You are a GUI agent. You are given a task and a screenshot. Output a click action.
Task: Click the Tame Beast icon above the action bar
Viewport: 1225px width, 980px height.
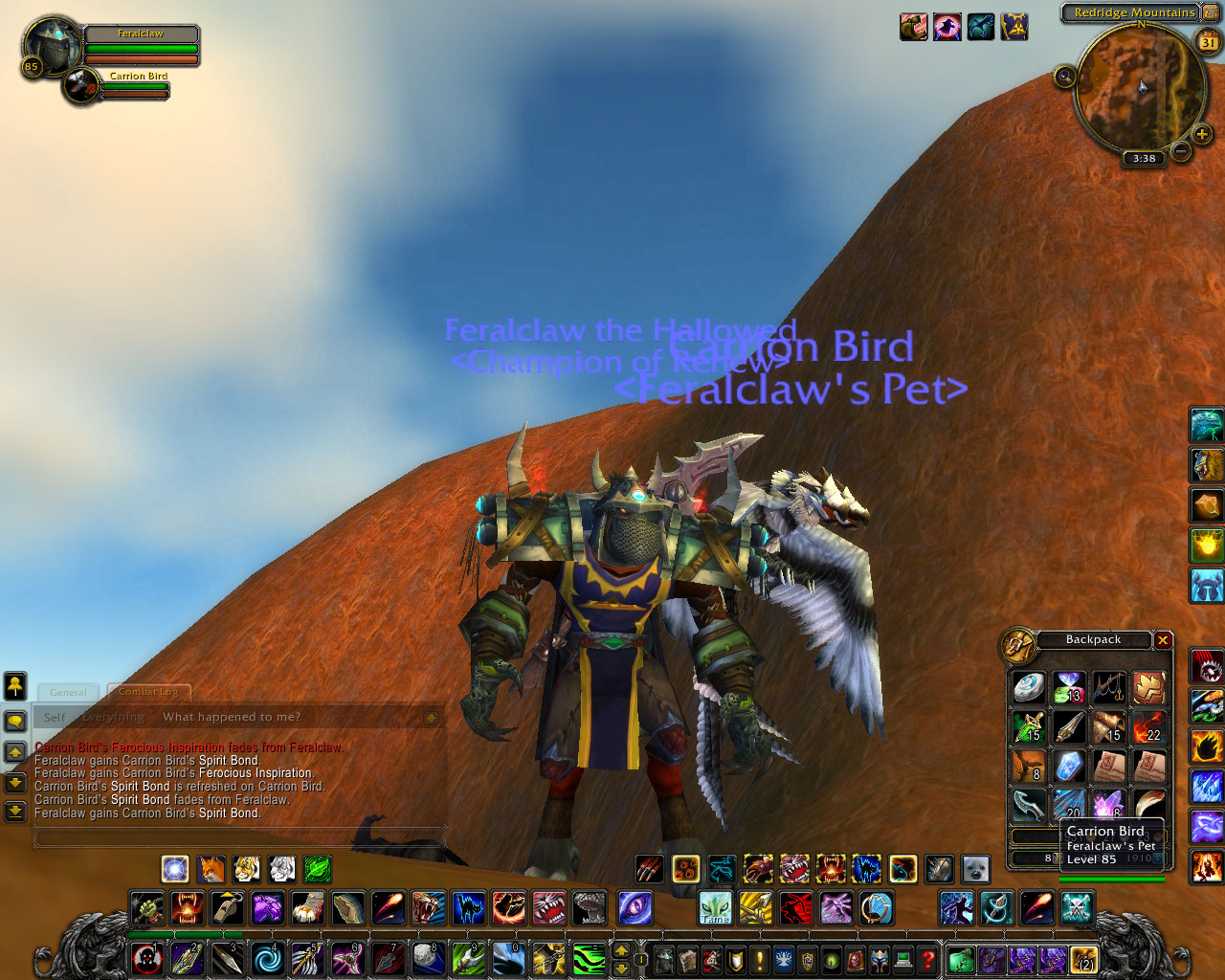tap(716, 904)
